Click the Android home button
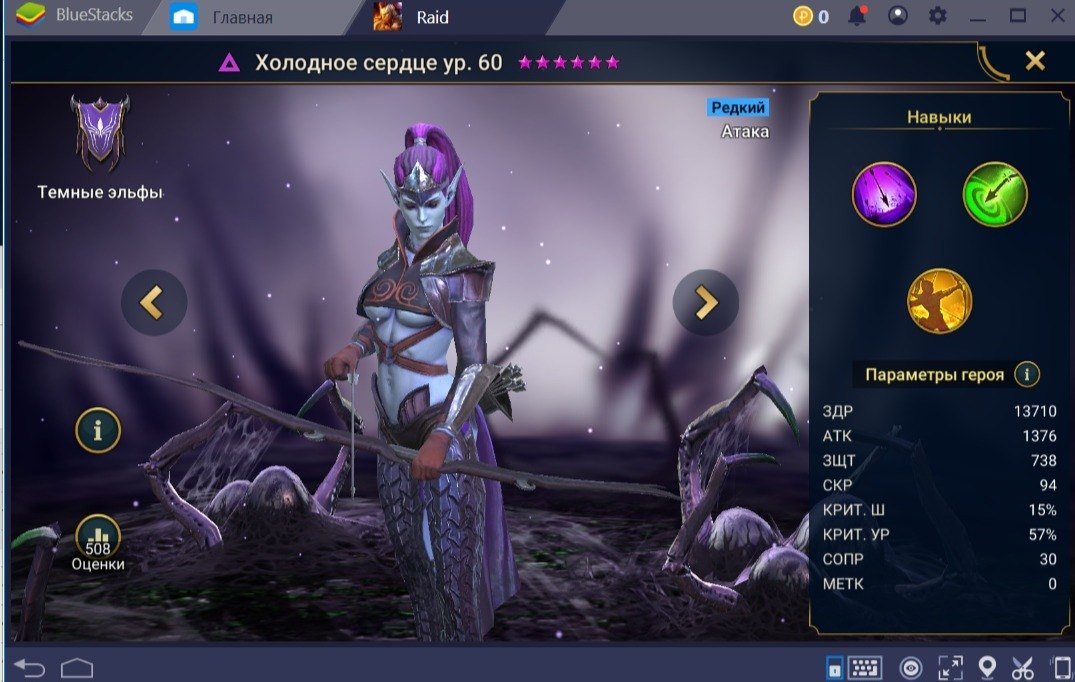Image resolution: width=1075 pixels, height=682 pixels. coord(77,667)
